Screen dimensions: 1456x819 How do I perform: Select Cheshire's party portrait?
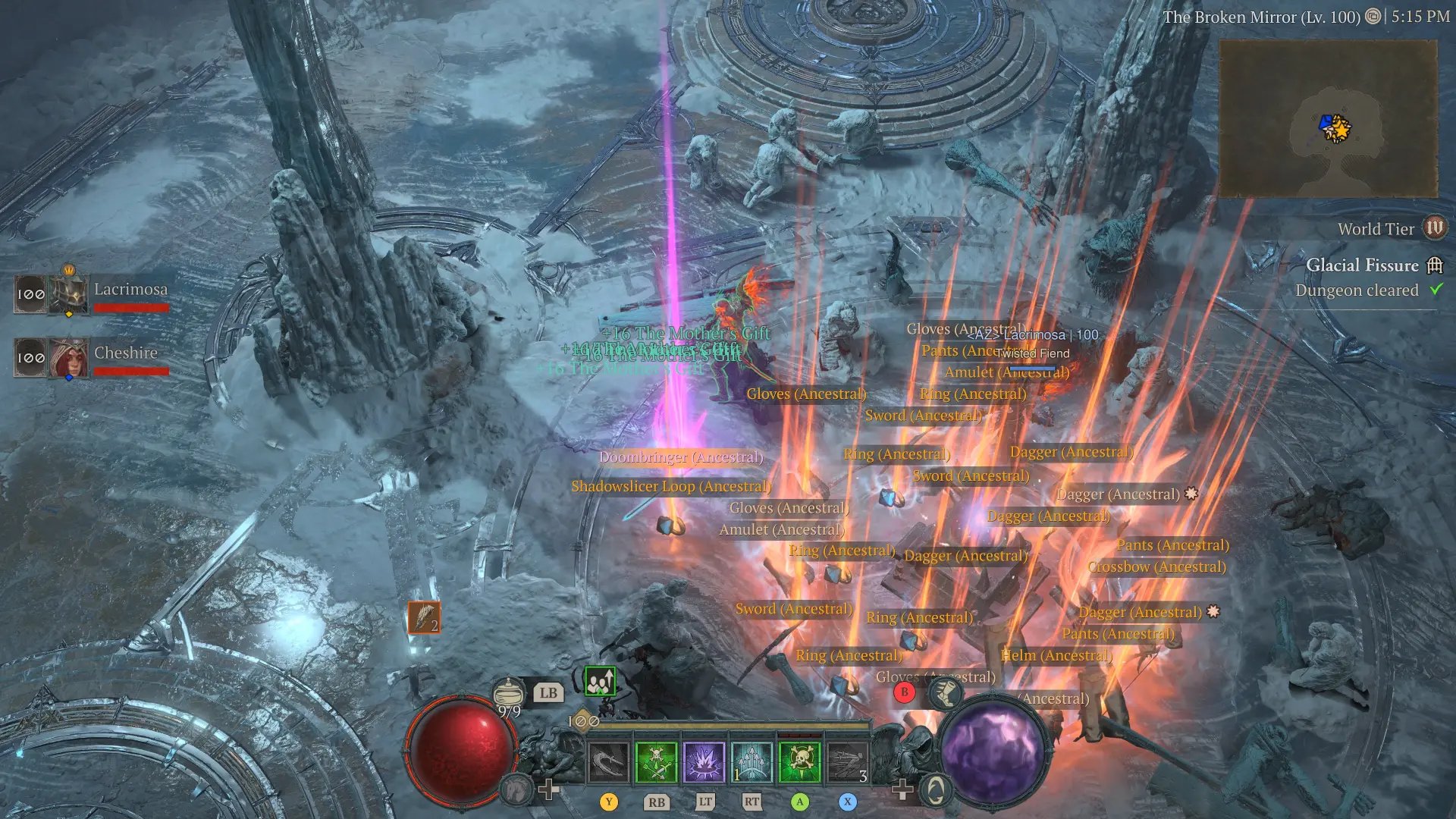[69, 358]
